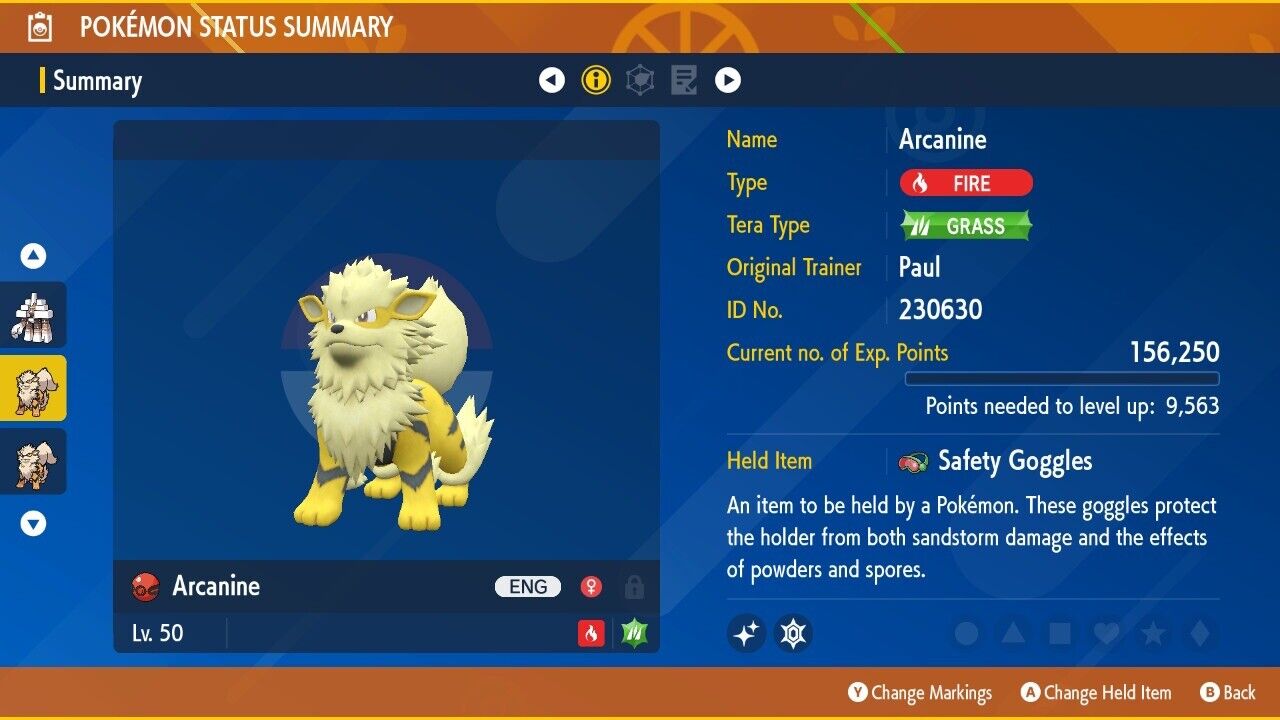This screenshot has height=720, width=1280.
Task: Choose the highlighted Arcanine party thumbnail
Action: 34,388
